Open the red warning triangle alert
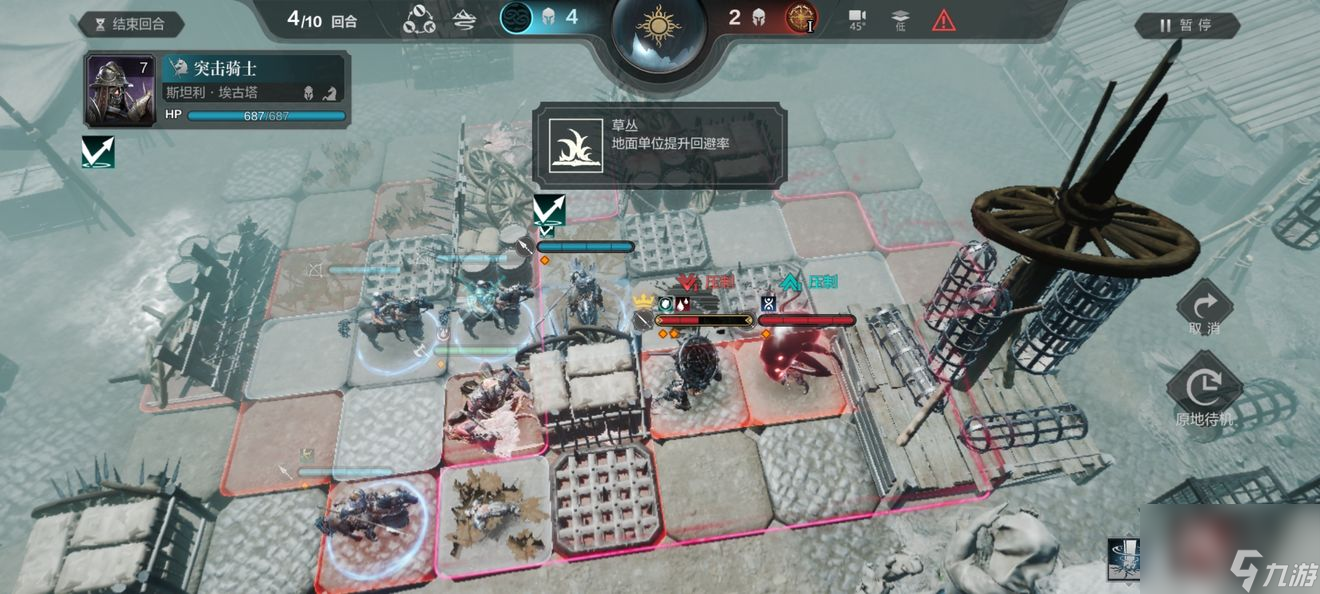The width and height of the screenshot is (1320, 594). [x=943, y=19]
